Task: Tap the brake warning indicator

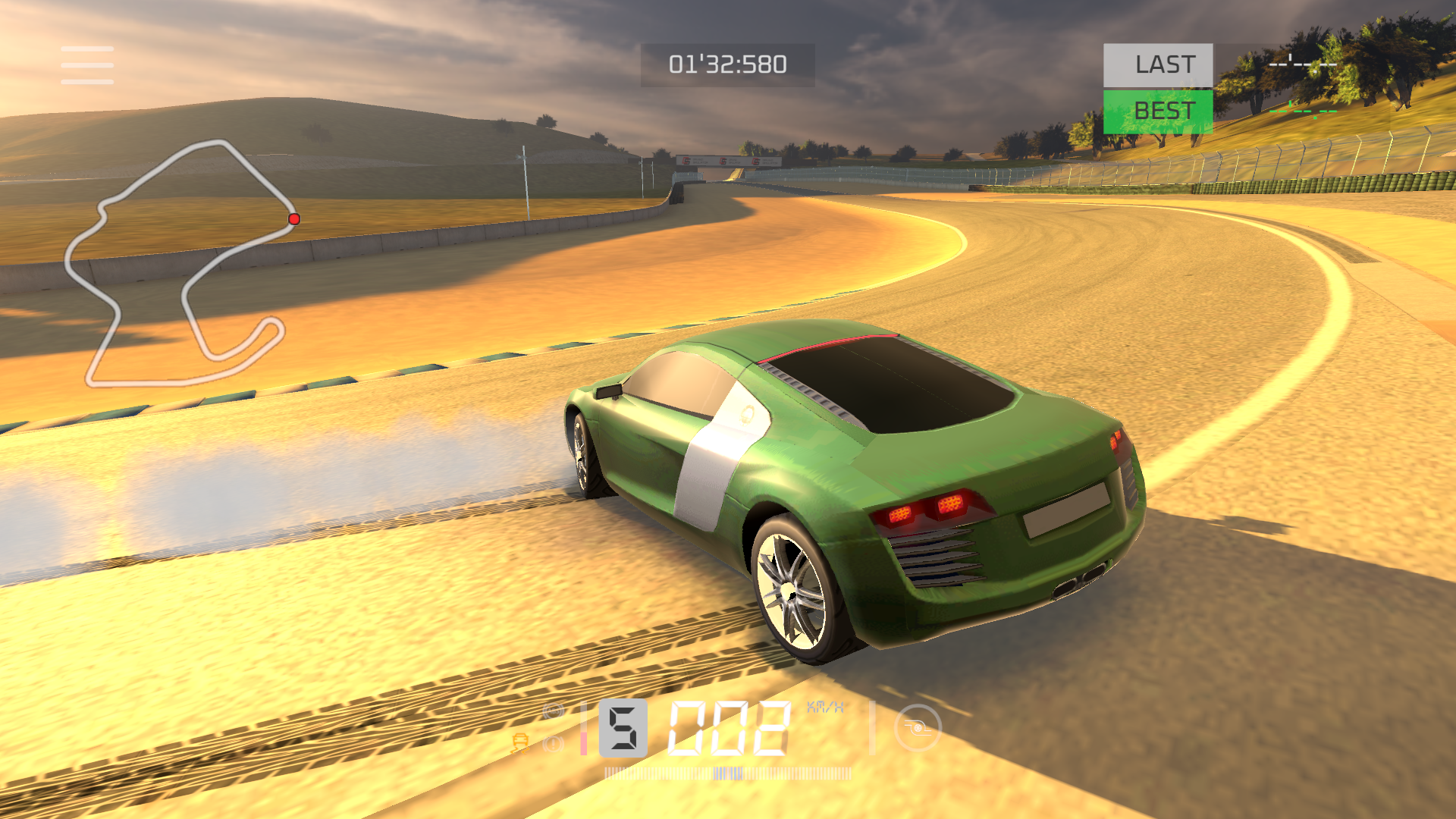Action: (553, 744)
